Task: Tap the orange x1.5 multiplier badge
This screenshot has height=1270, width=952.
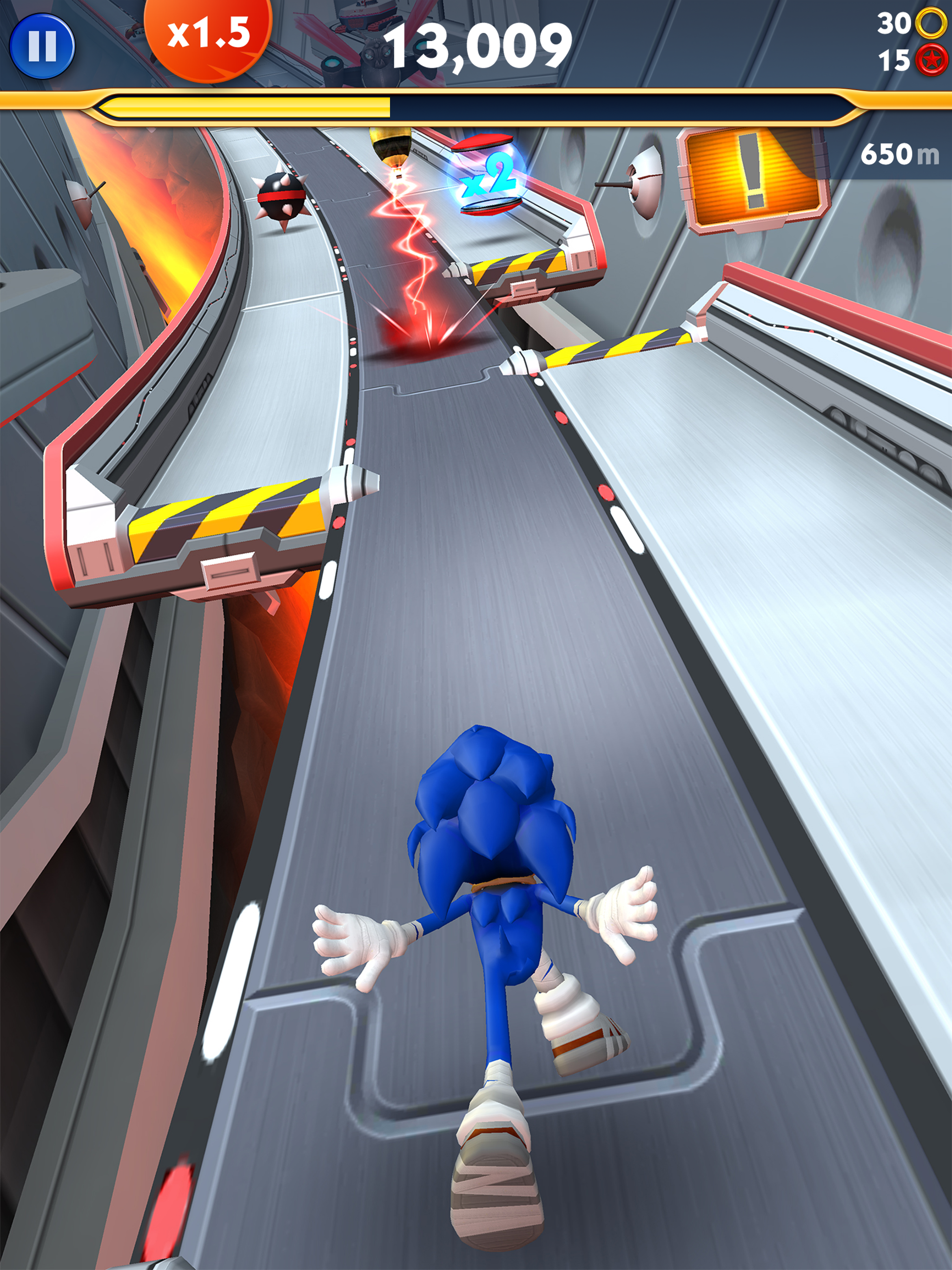Action: point(210,36)
